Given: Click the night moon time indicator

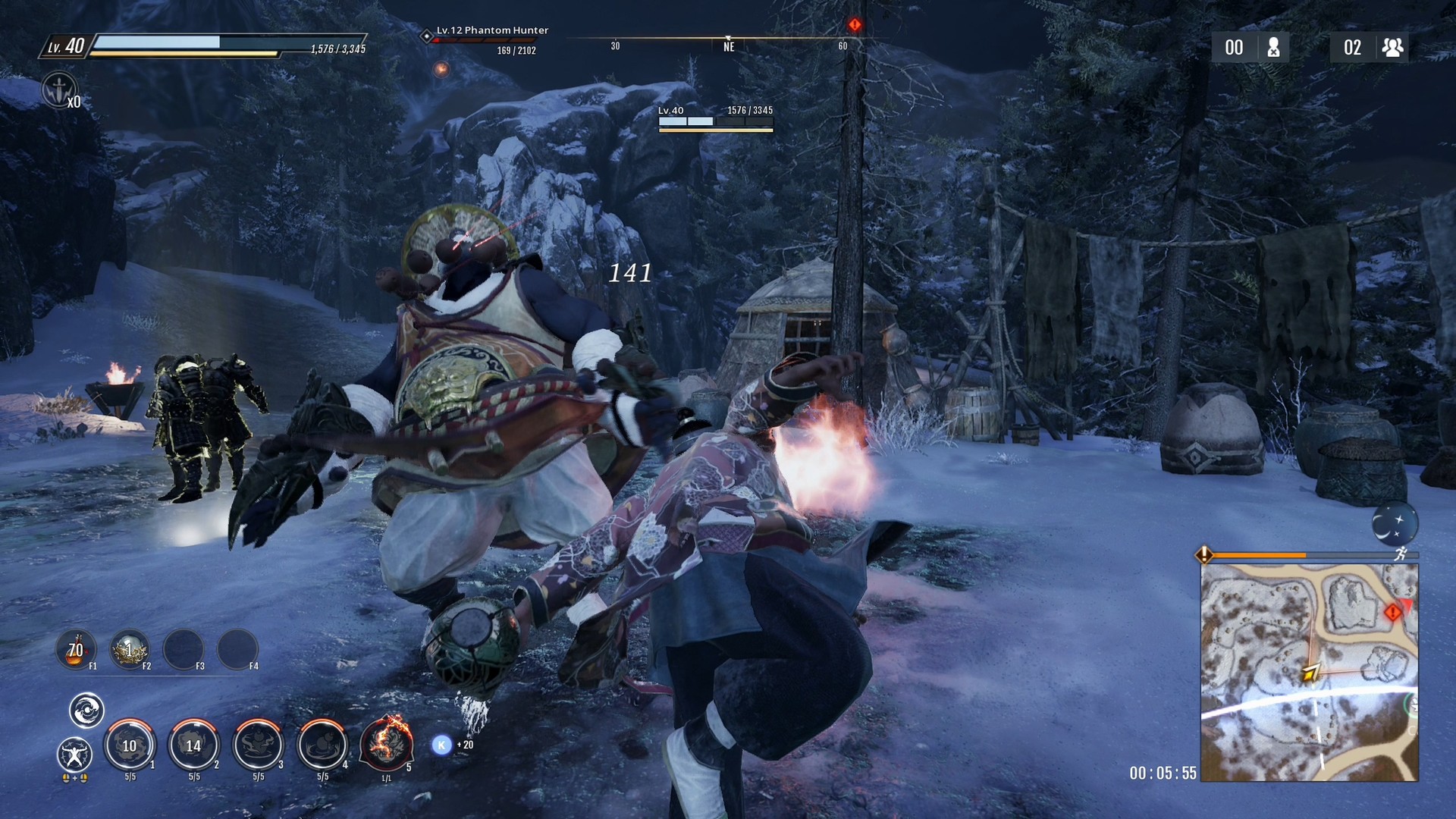Looking at the screenshot, I should (1394, 523).
